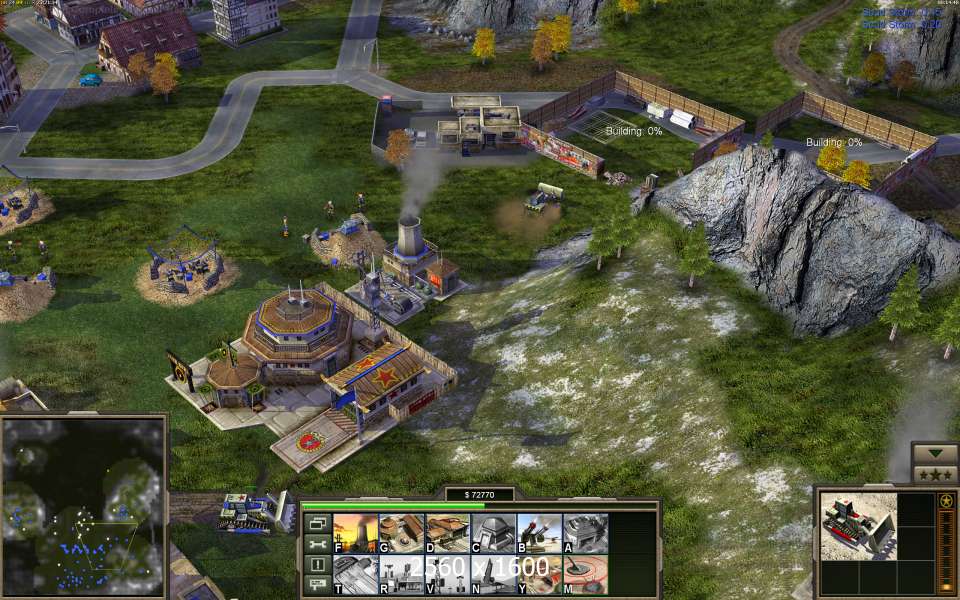Click the downward green arrow button

pos(935,453)
